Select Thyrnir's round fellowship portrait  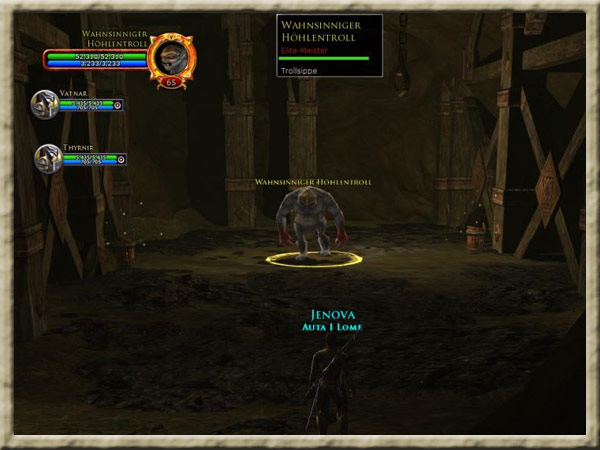coord(48,158)
